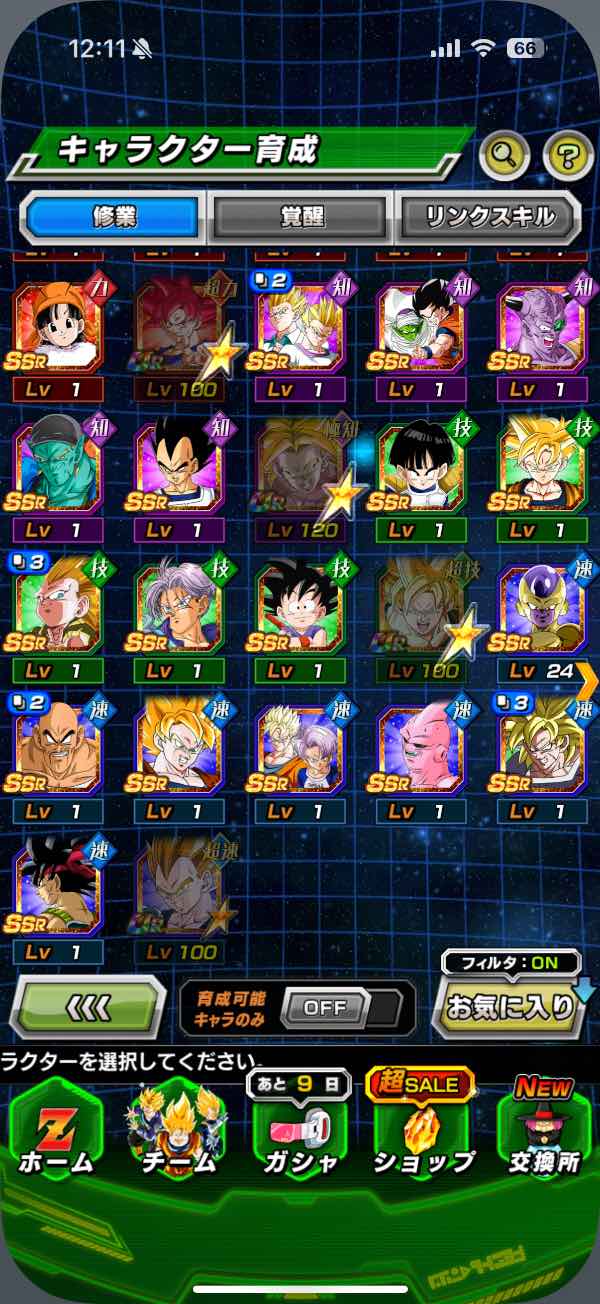Open the チーム team menu
This screenshot has width=600, height=1304.
(178, 1133)
